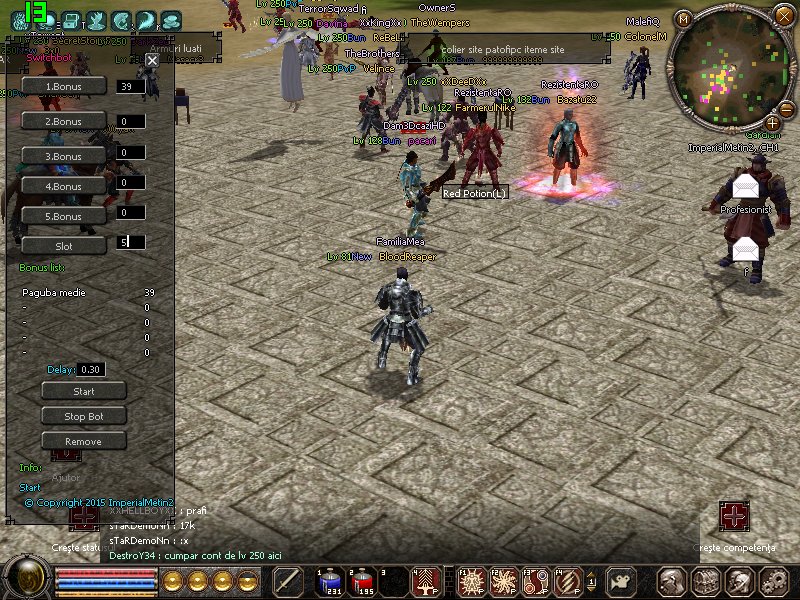Focus the Delay input field
The width and height of the screenshot is (800, 600).
pyautogui.click(x=92, y=370)
